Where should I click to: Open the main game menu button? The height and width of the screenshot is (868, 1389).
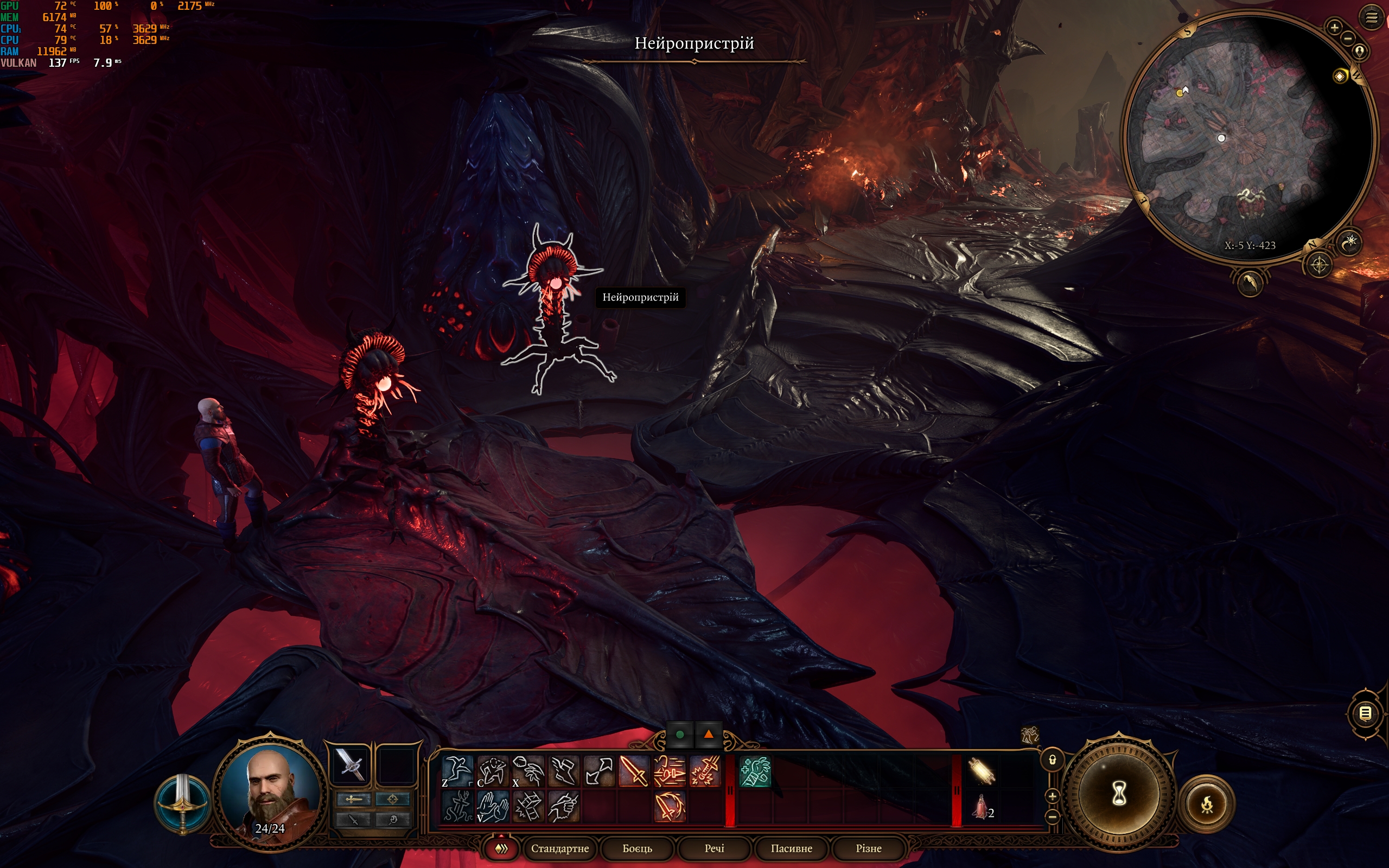coord(1371,18)
